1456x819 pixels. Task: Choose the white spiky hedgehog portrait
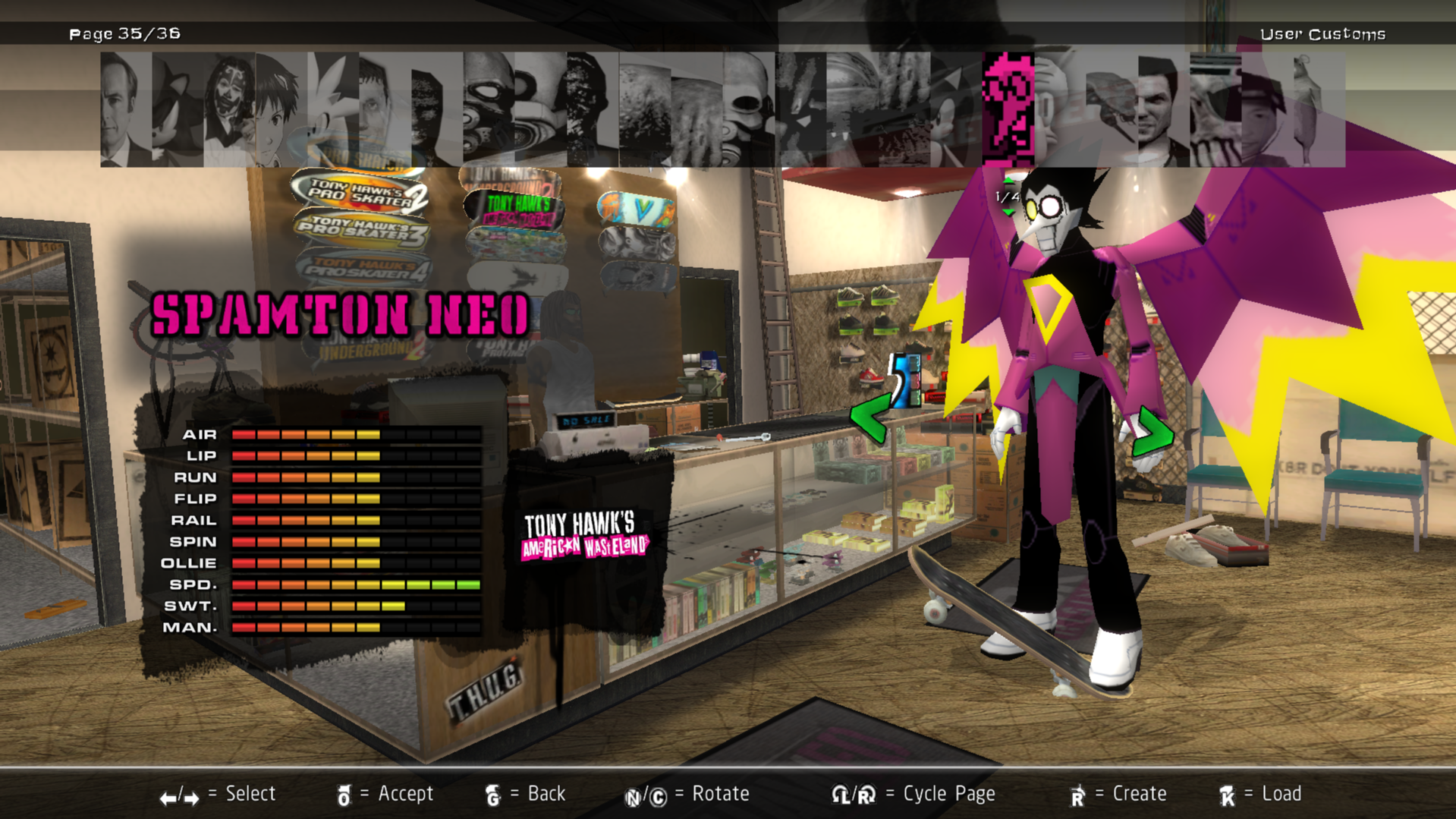pyautogui.click(x=332, y=109)
